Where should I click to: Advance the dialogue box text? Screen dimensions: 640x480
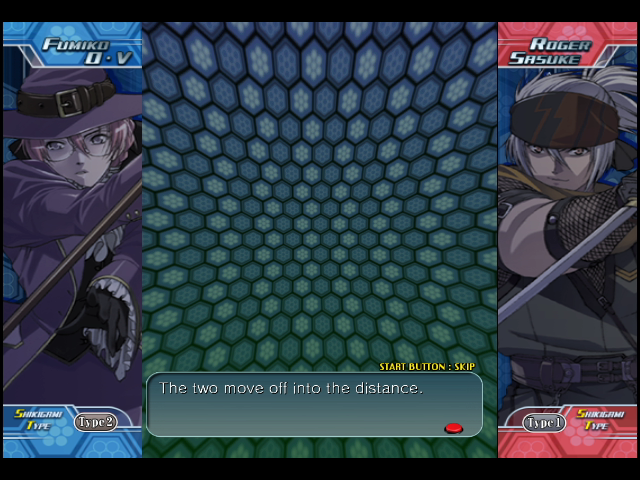(313, 404)
